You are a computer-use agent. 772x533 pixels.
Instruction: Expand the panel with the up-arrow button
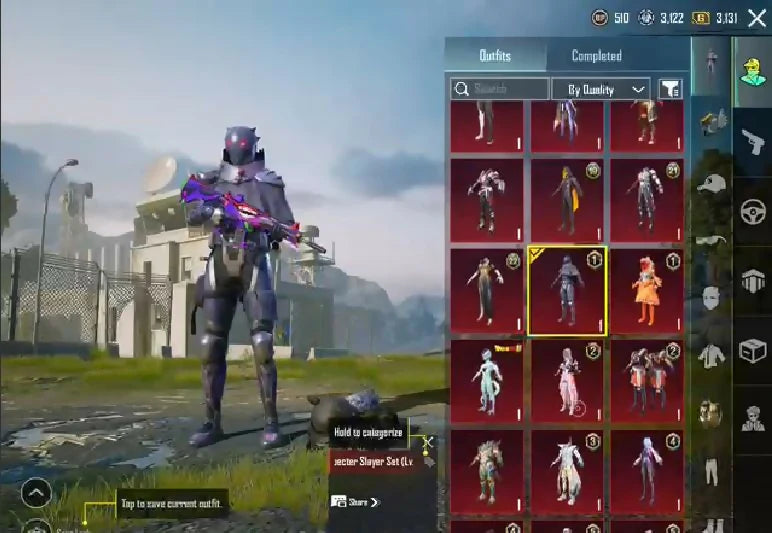(36, 493)
